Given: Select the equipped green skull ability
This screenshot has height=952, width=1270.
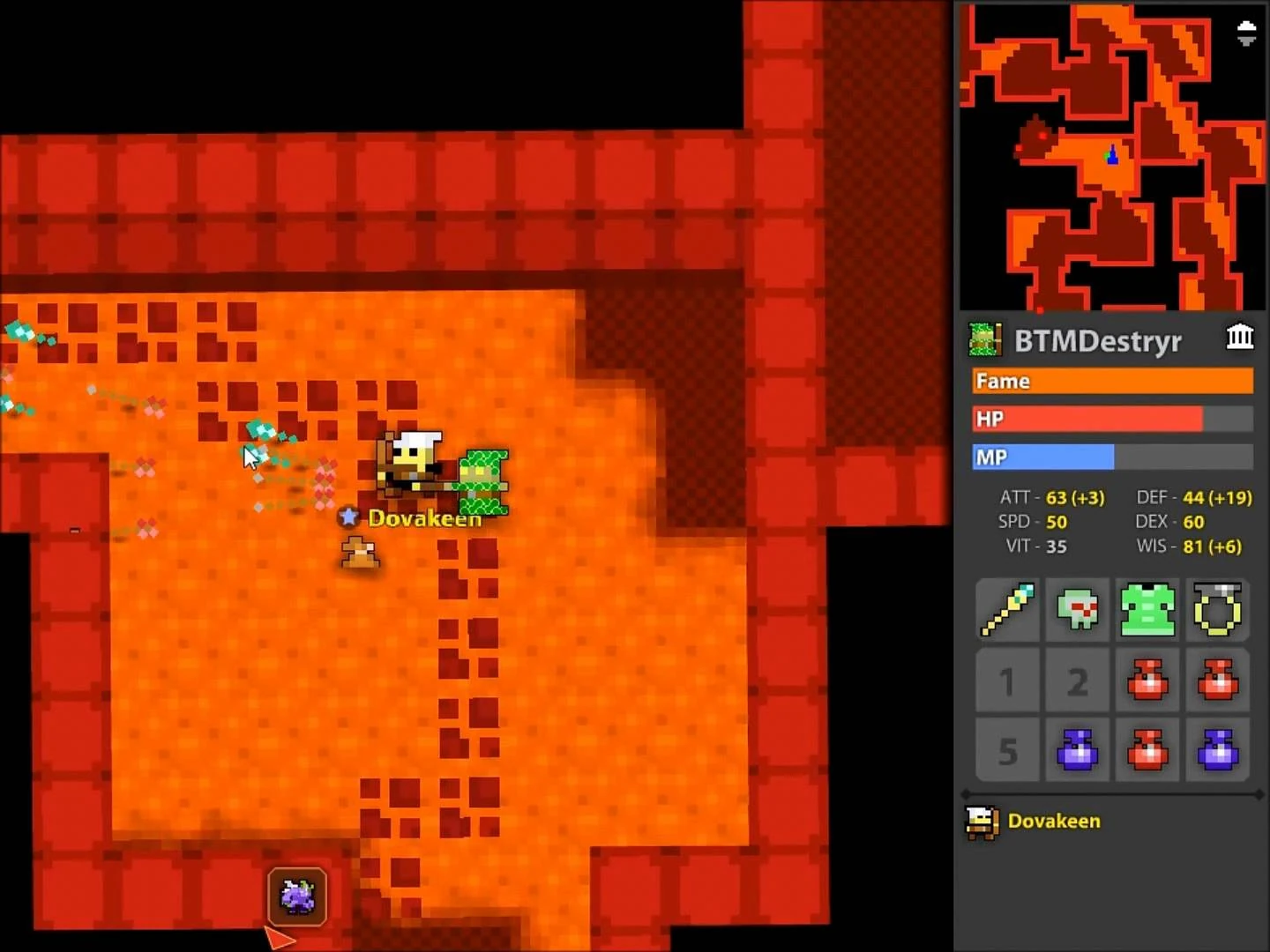Looking at the screenshot, I should click(x=1078, y=609).
